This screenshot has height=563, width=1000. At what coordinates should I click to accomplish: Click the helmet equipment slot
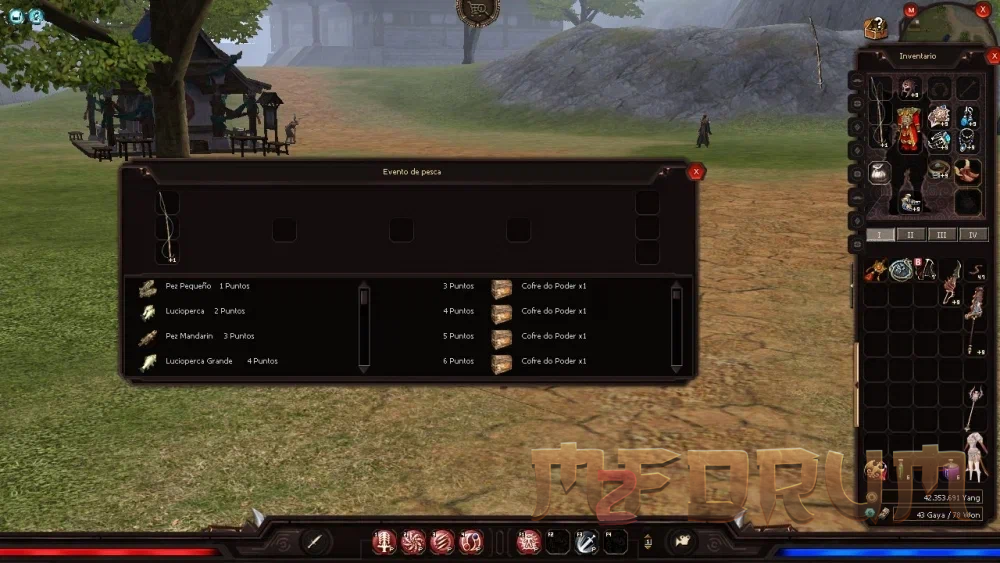909,88
